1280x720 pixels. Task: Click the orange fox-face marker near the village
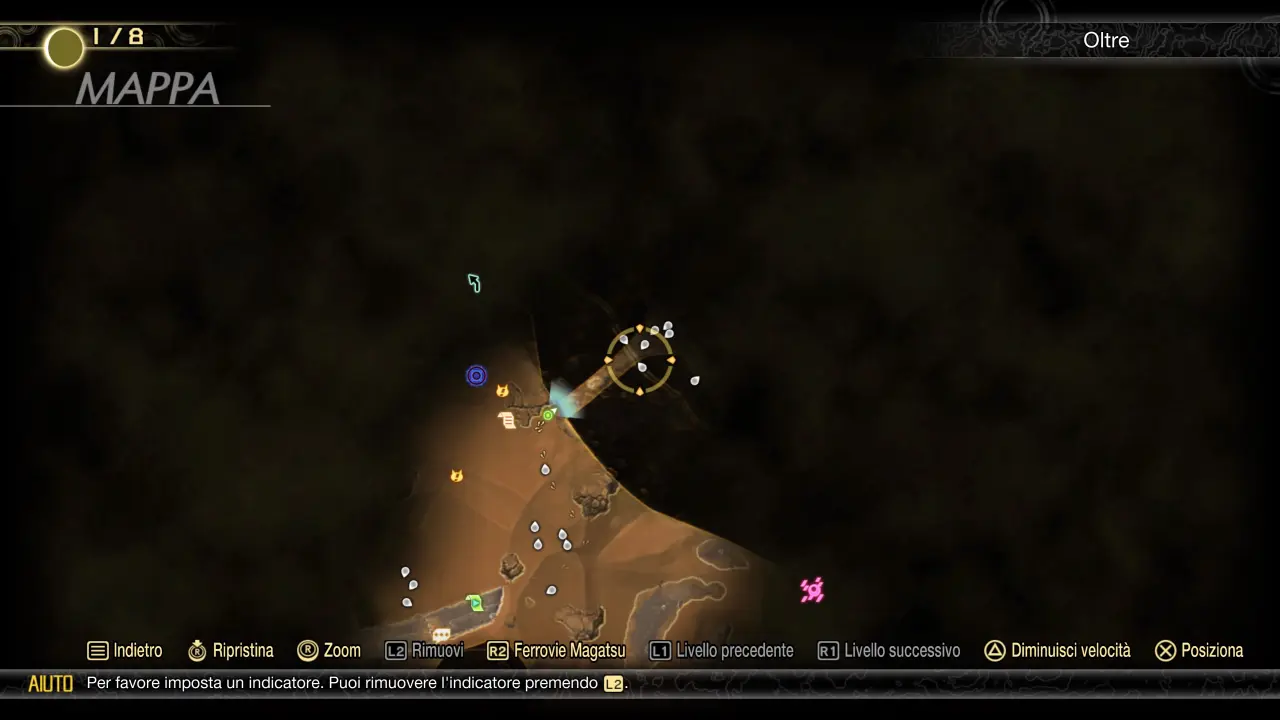502,391
